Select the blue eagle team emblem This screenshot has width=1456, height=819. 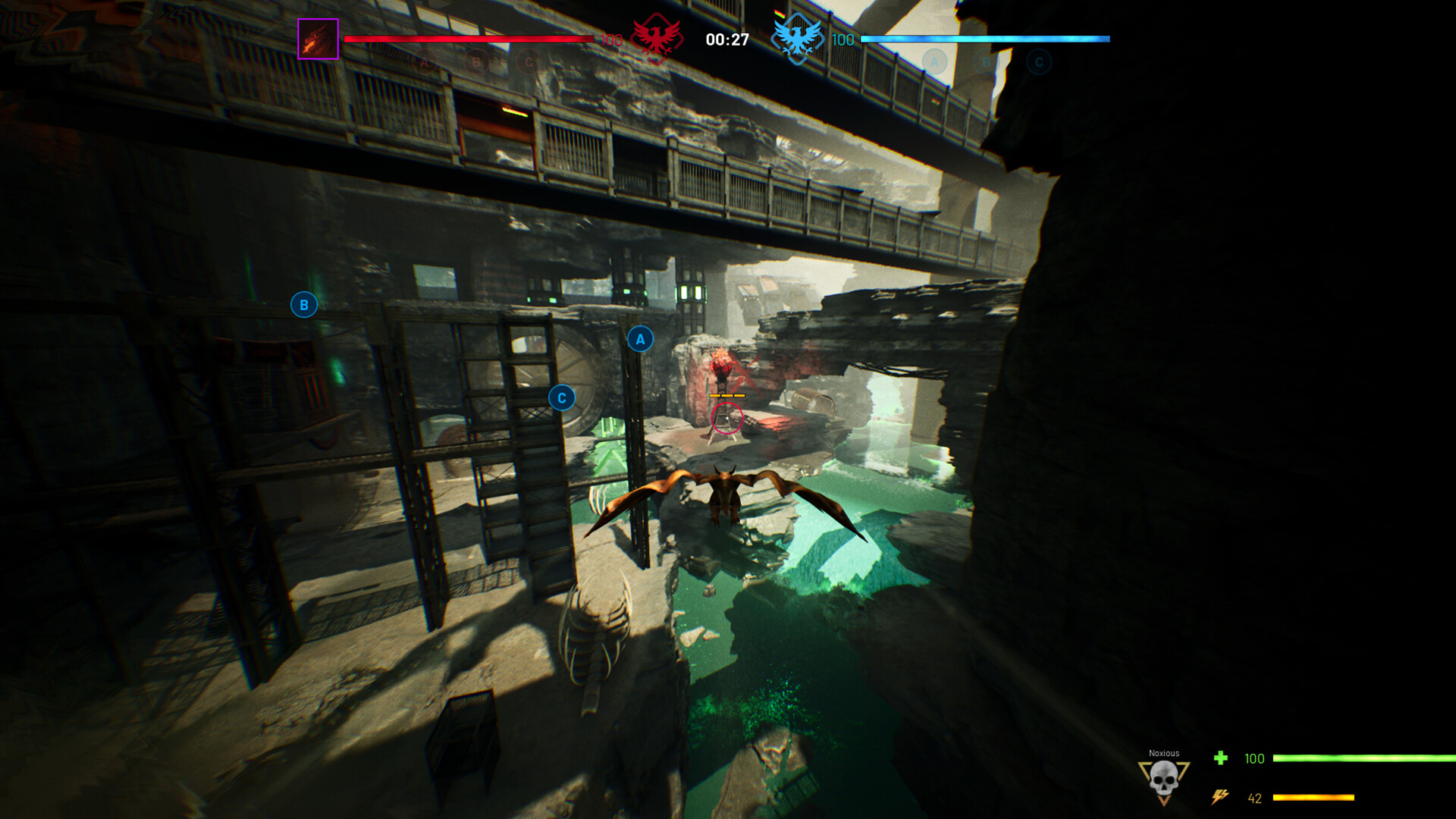796,38
